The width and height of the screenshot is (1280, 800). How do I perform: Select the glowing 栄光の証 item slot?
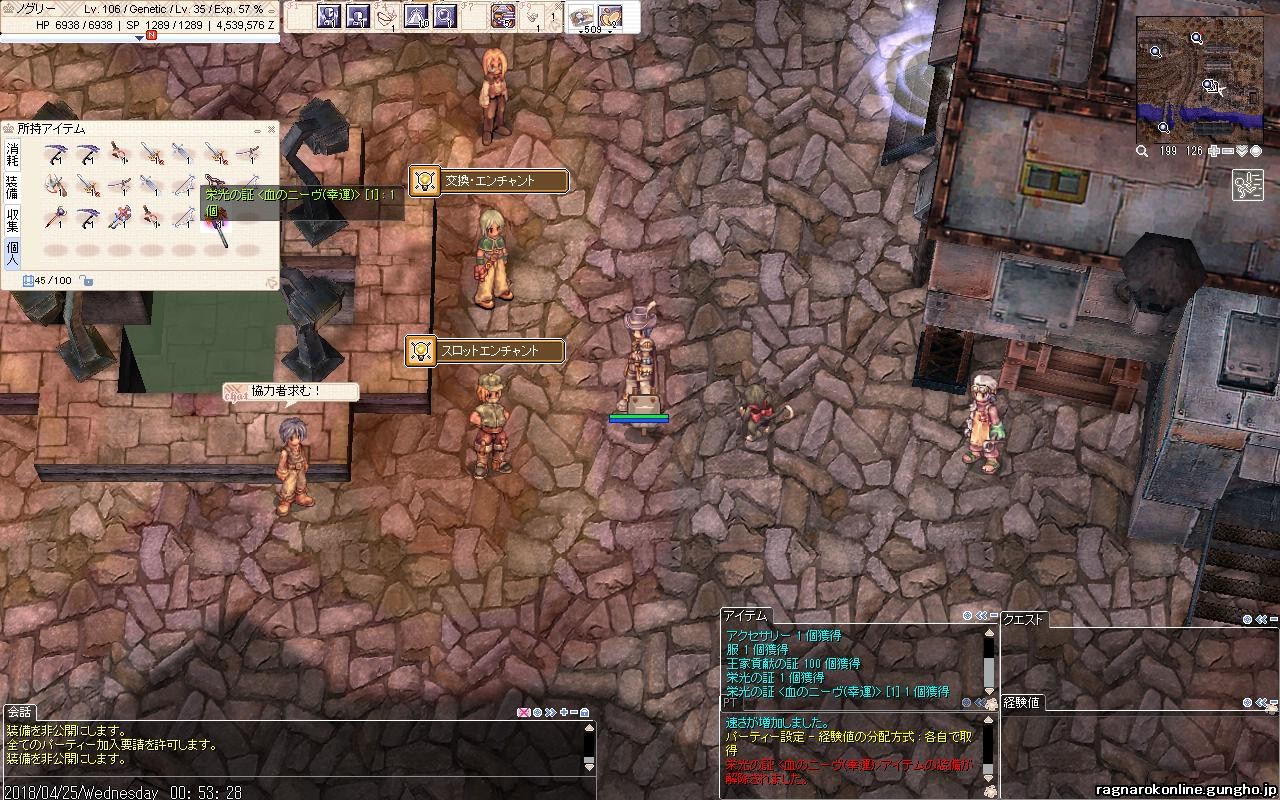pyautogui.click(x=216, y=219)
